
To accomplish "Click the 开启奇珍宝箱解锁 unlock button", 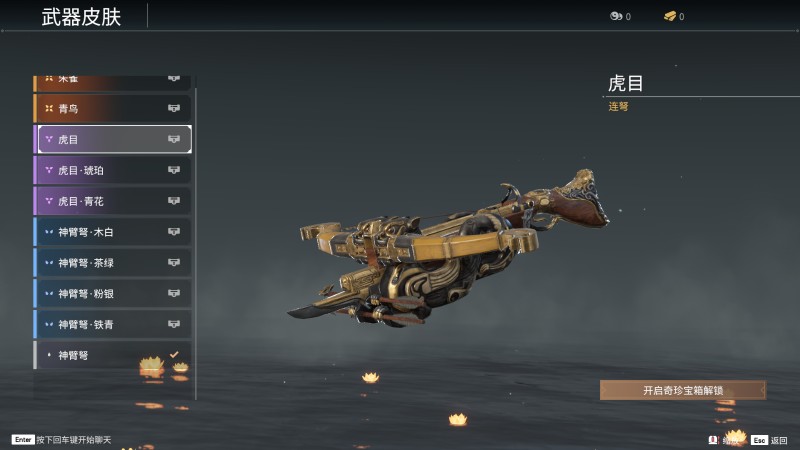I will tap(683, 390).
